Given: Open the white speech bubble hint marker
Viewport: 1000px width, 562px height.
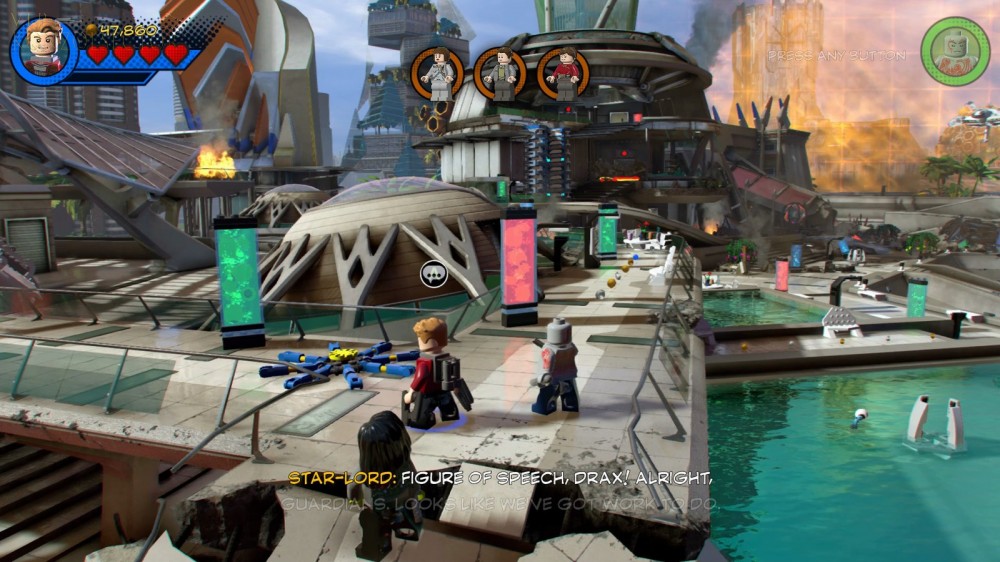Looking at the screenshot, I should [x=433, y=274].
